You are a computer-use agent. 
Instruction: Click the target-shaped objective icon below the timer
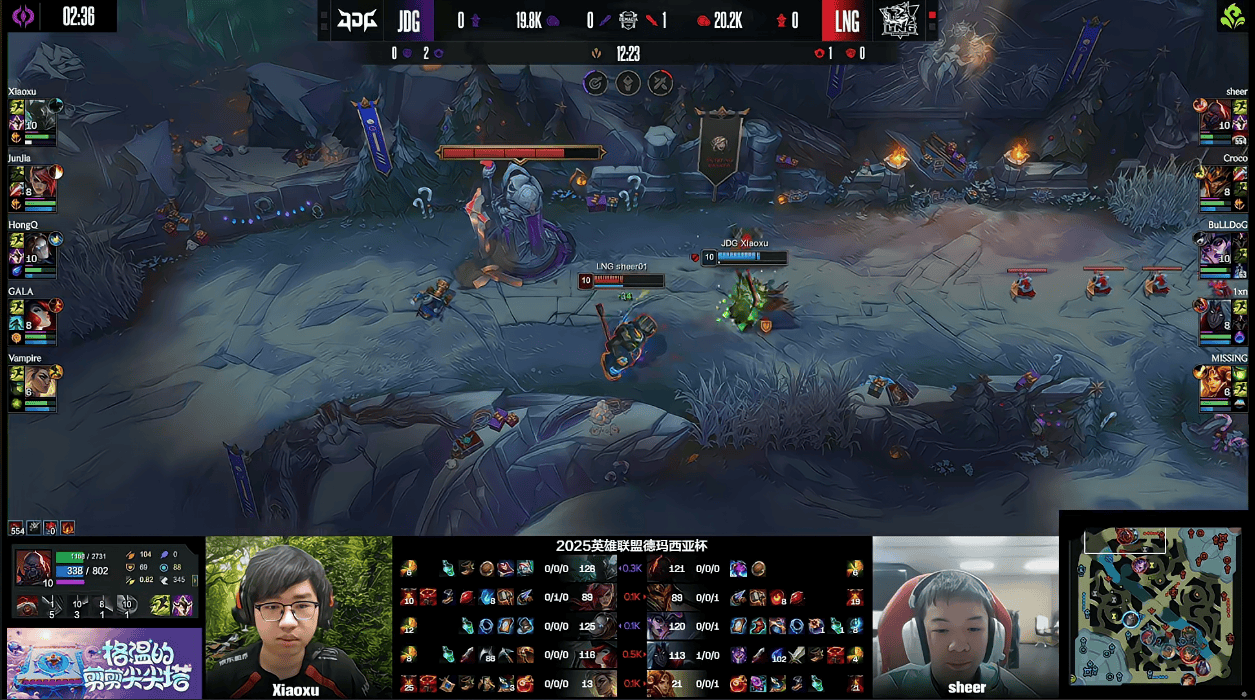(x=595, y=83)
